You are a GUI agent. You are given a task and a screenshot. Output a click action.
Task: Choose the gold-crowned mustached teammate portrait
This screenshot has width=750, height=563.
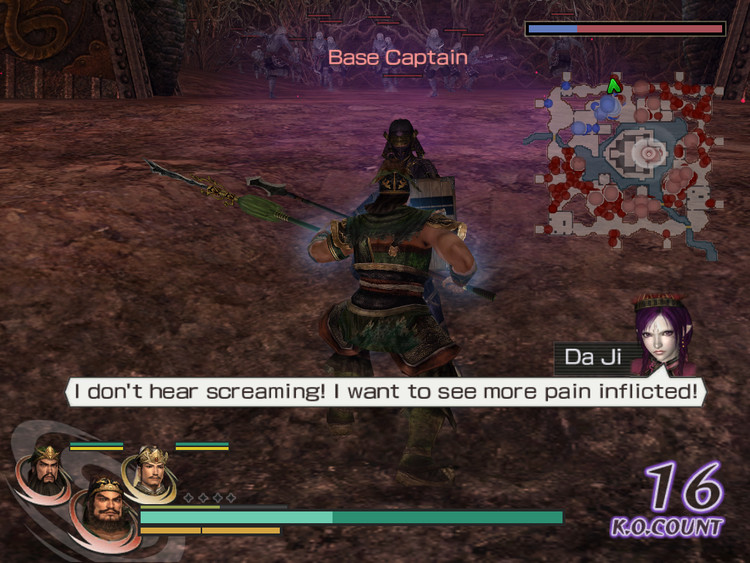click(x=150, y=470)
